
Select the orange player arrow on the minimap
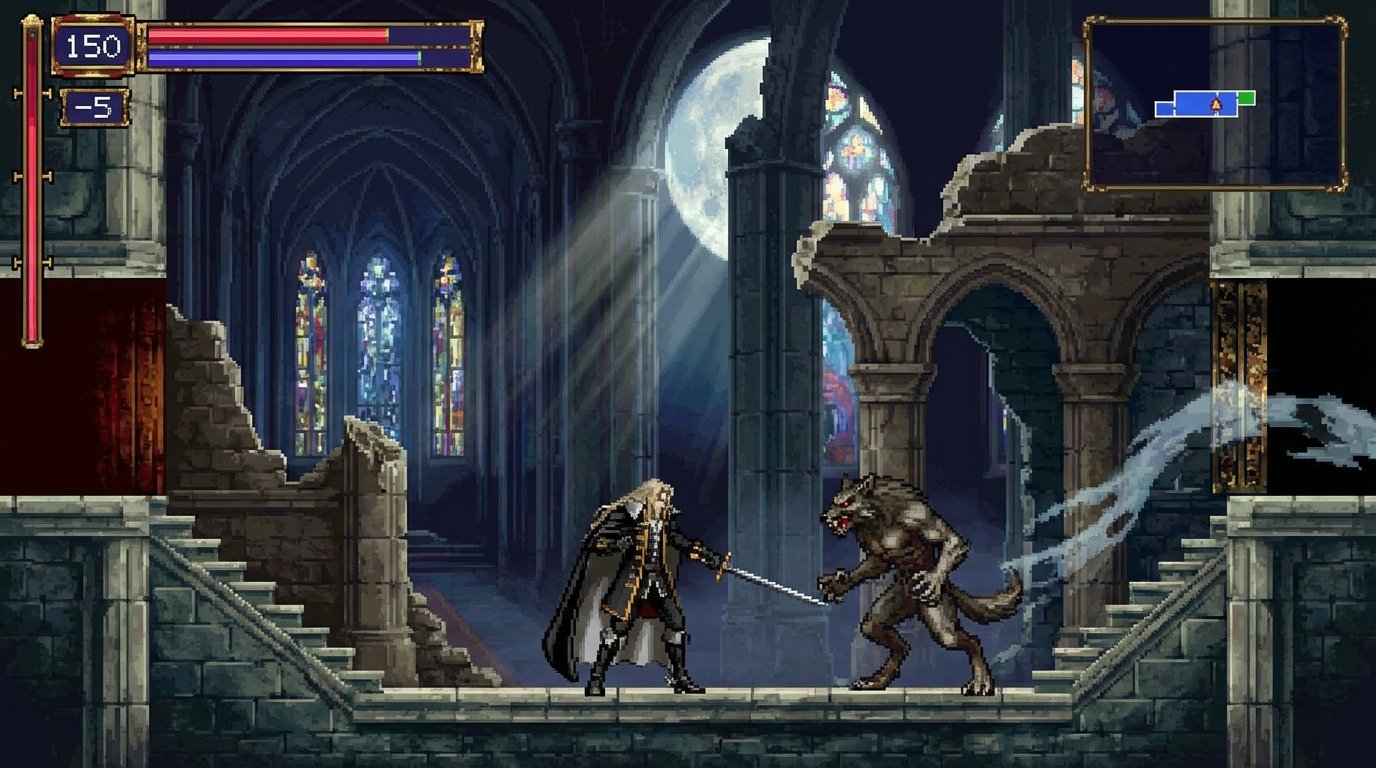pos(1214,103)
